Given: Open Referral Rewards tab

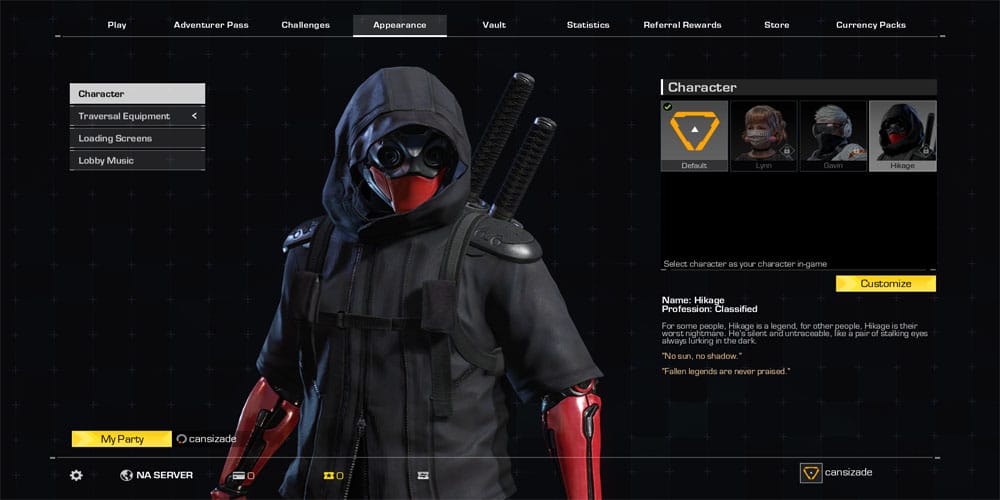Looking at the screenshot, I should (682, 25).
